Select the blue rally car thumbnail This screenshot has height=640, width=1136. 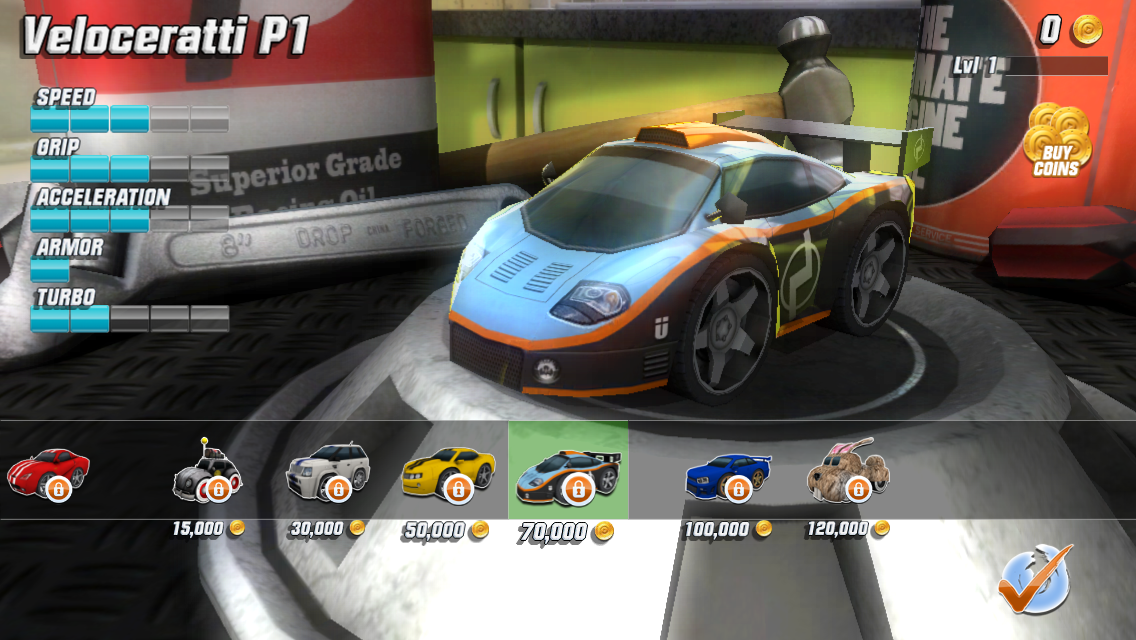pyautogui.click(x=728, y=473)
